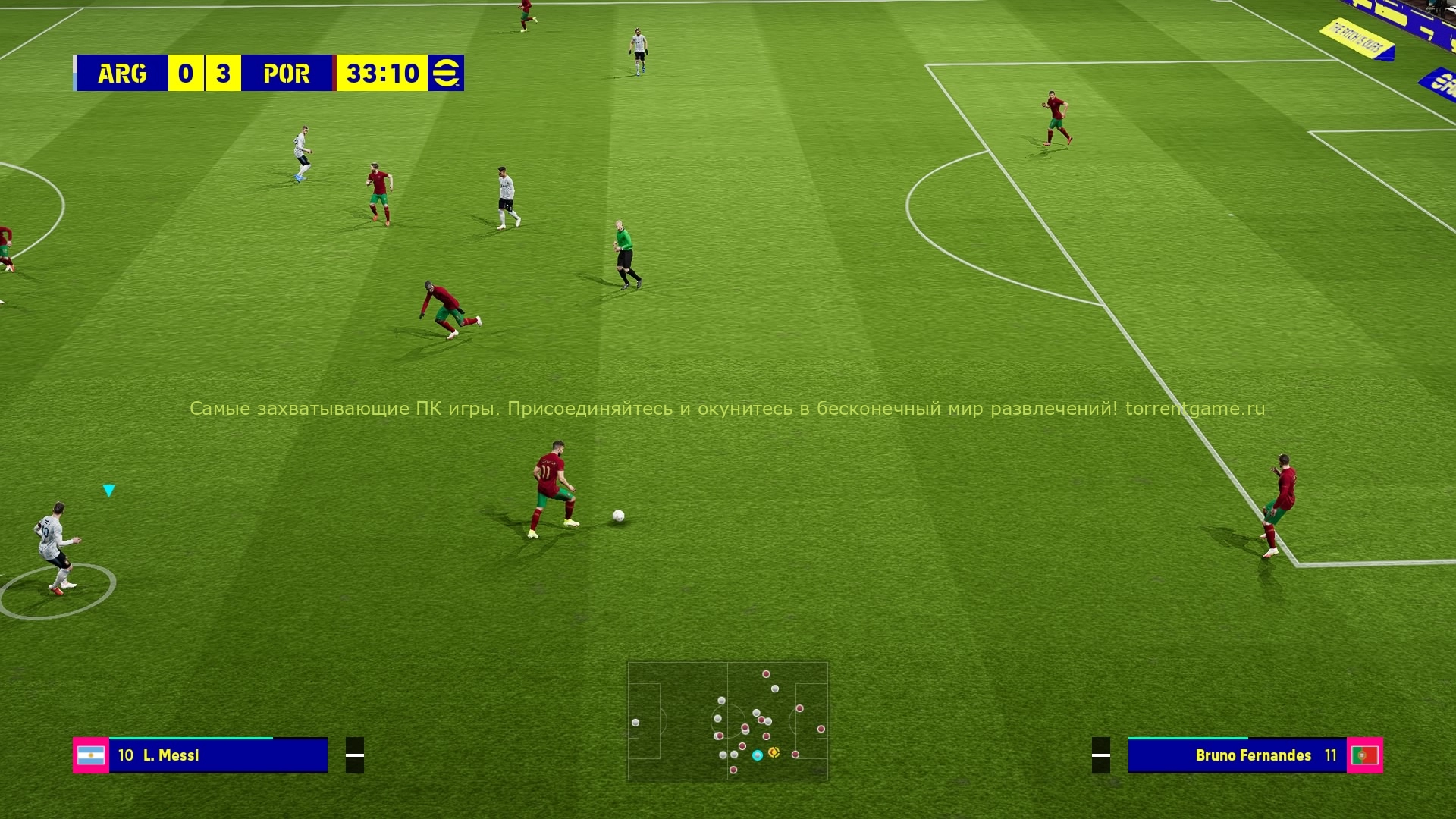Select the Bruno Fernandes player name panel
Viewport: 1456px width, 819px height.
pos(1237,755)
